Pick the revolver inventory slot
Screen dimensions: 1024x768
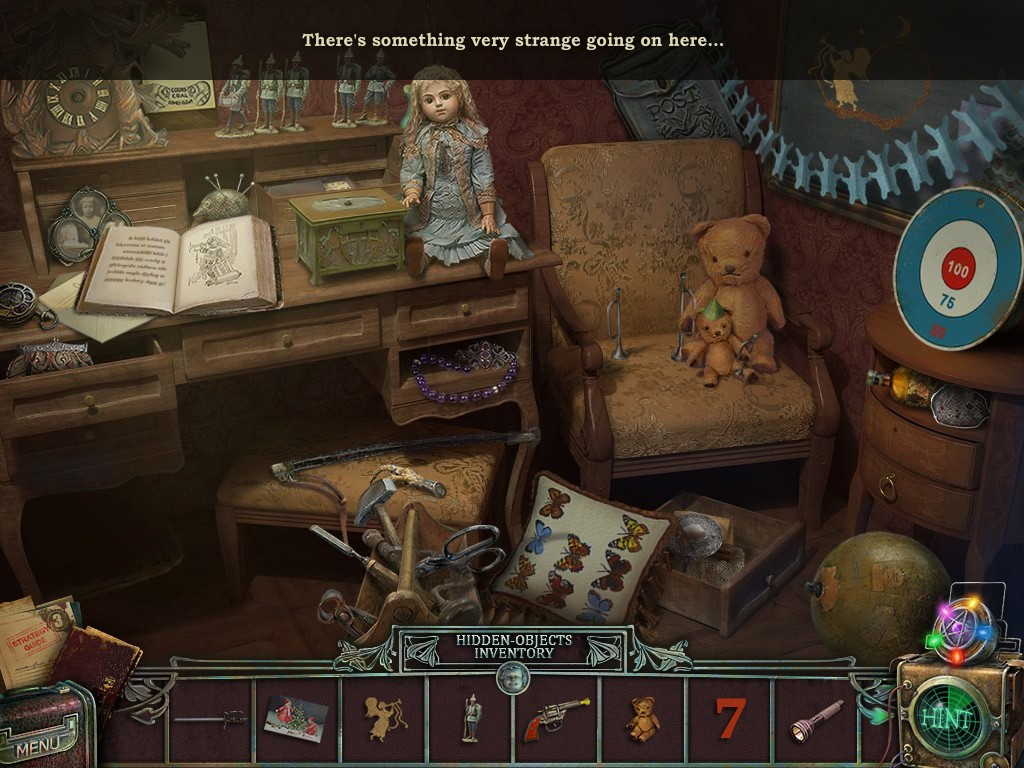[x=555, y=718]
